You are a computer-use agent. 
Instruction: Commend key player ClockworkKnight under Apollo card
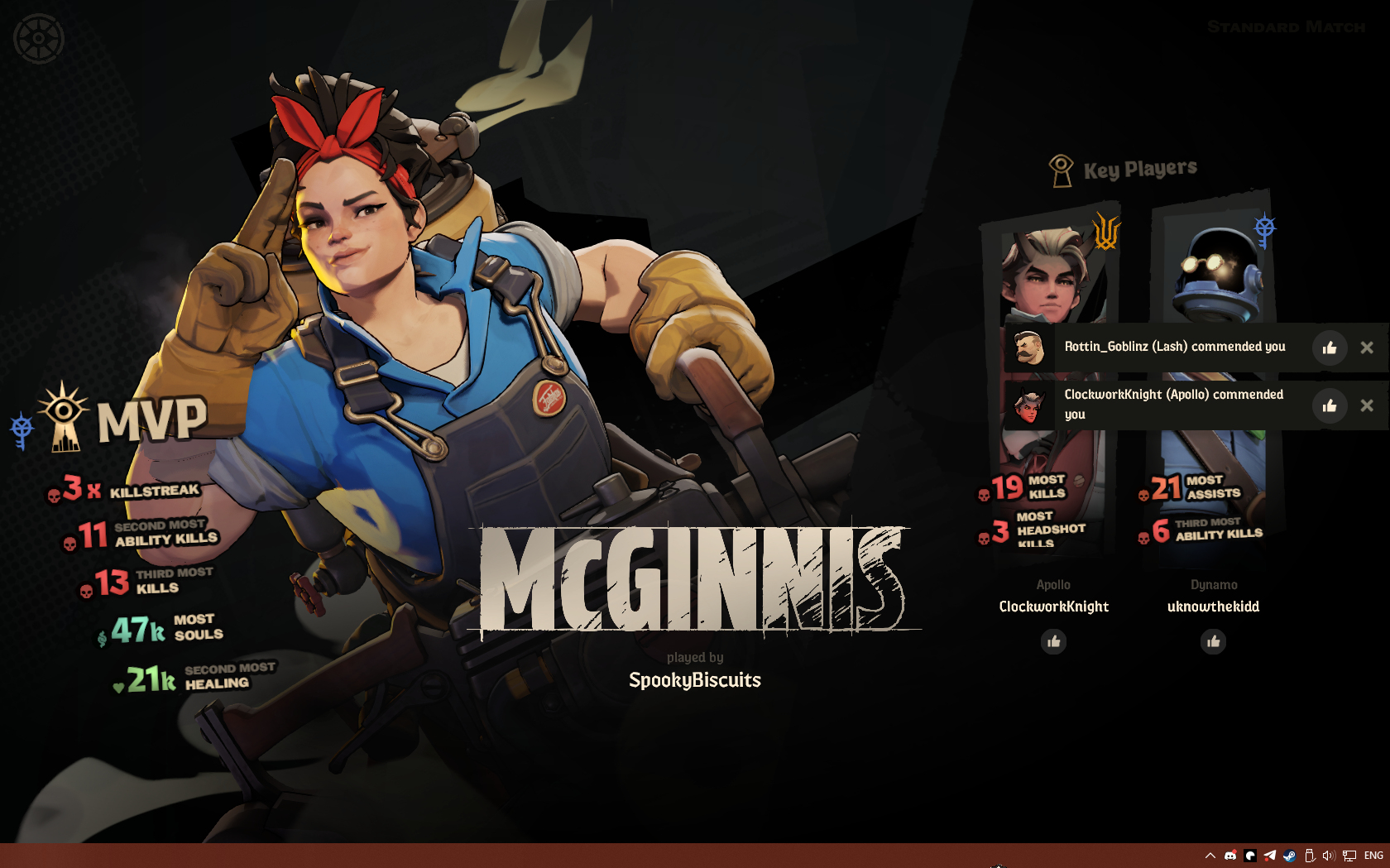pyautogui.click(x=1053, y=641)
